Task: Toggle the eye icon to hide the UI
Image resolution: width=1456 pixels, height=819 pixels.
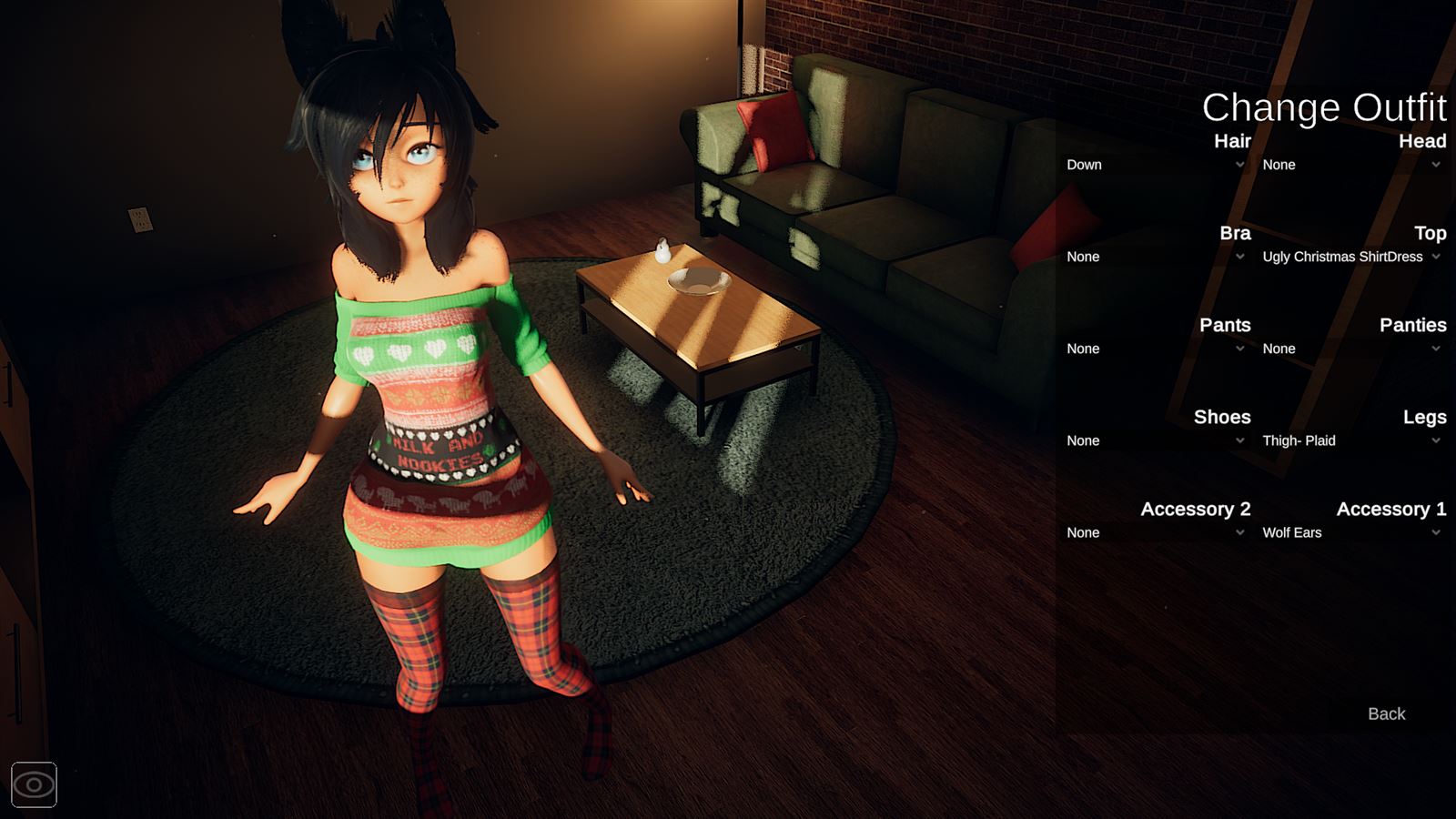Action: tap(35, 784)
